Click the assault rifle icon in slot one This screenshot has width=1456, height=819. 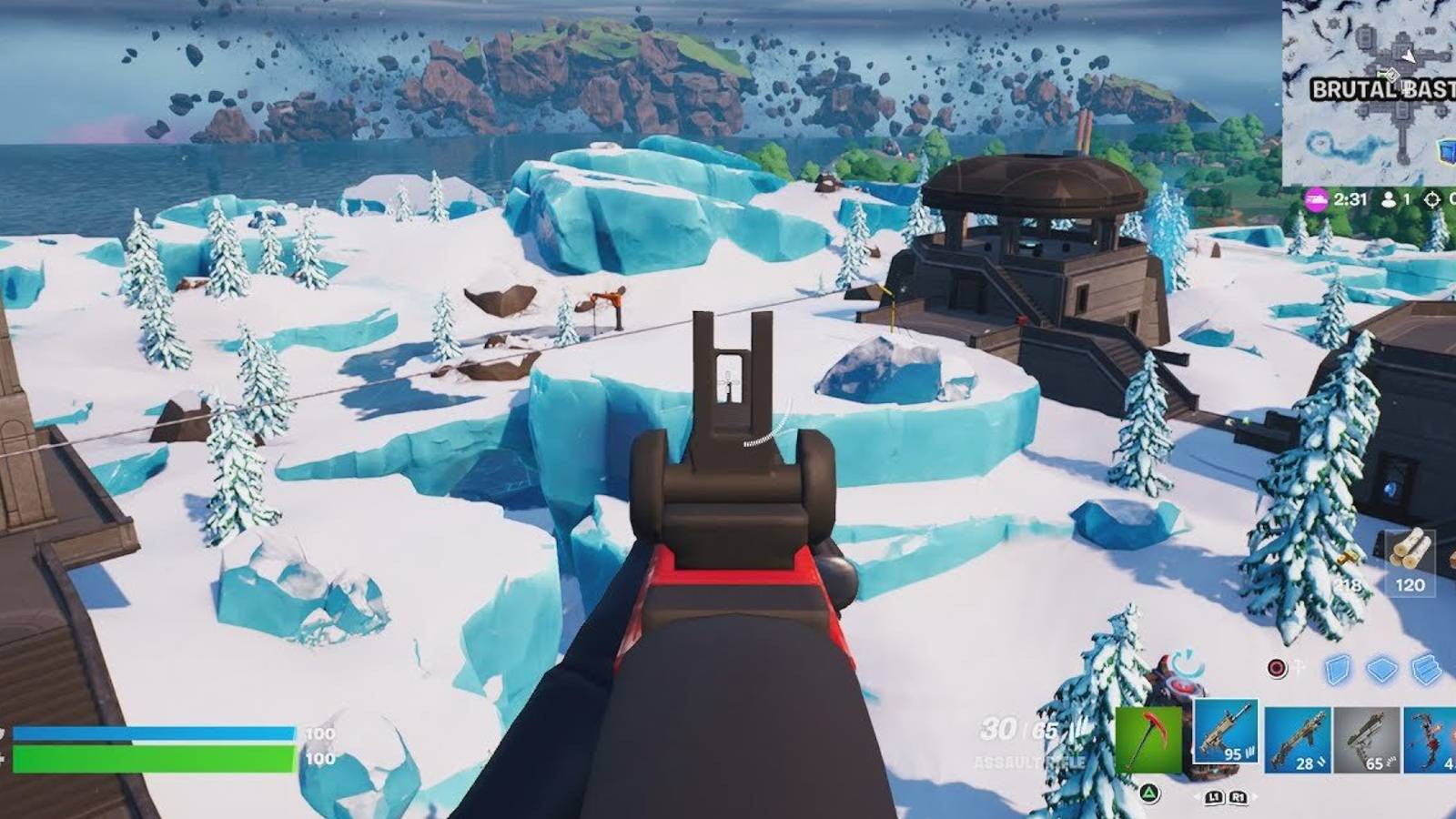[x=1226, y=733]
